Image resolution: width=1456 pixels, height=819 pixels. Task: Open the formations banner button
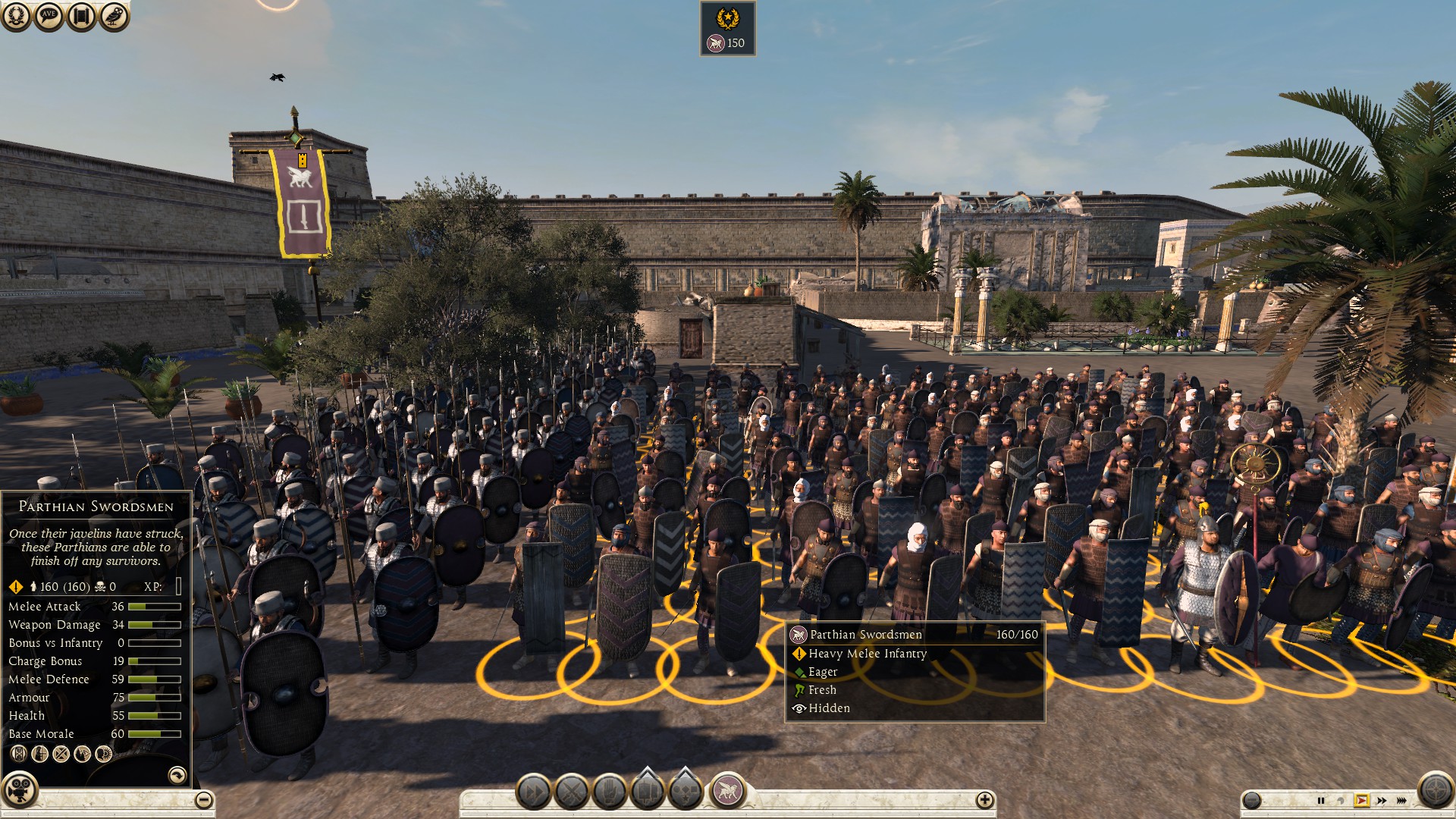click(x=648, y=791)
